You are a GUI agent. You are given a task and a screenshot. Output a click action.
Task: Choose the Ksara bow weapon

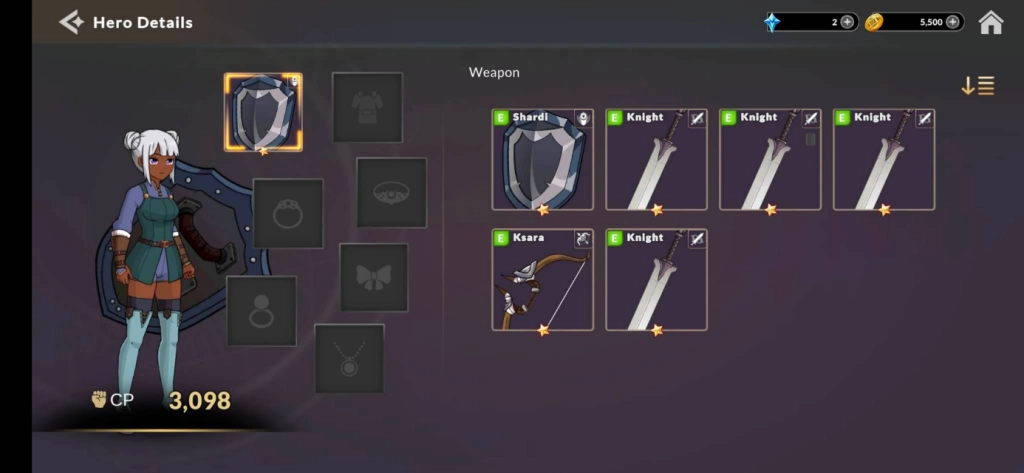coord(542,280)
